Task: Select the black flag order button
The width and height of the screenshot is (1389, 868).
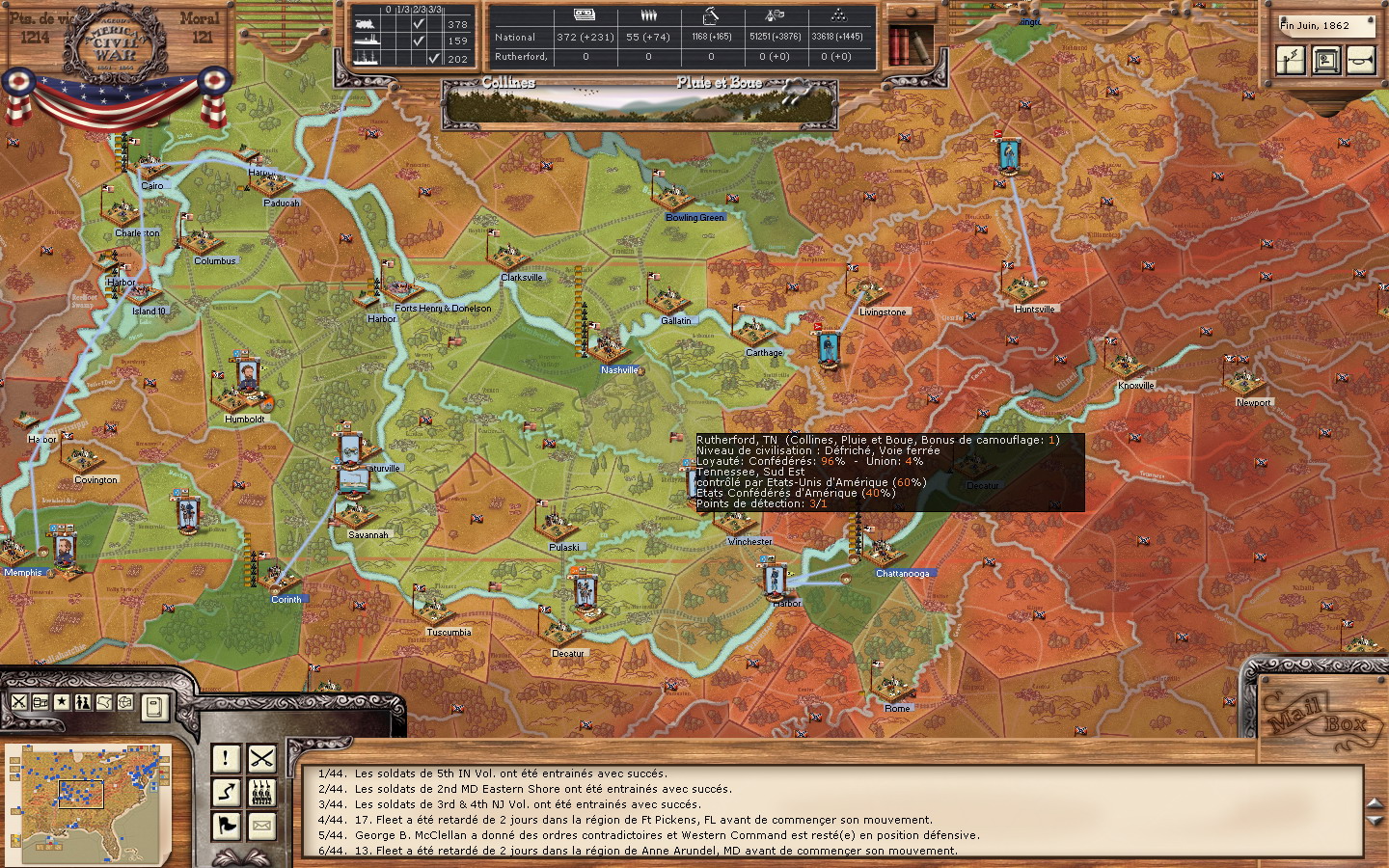Action: point(226,826)
